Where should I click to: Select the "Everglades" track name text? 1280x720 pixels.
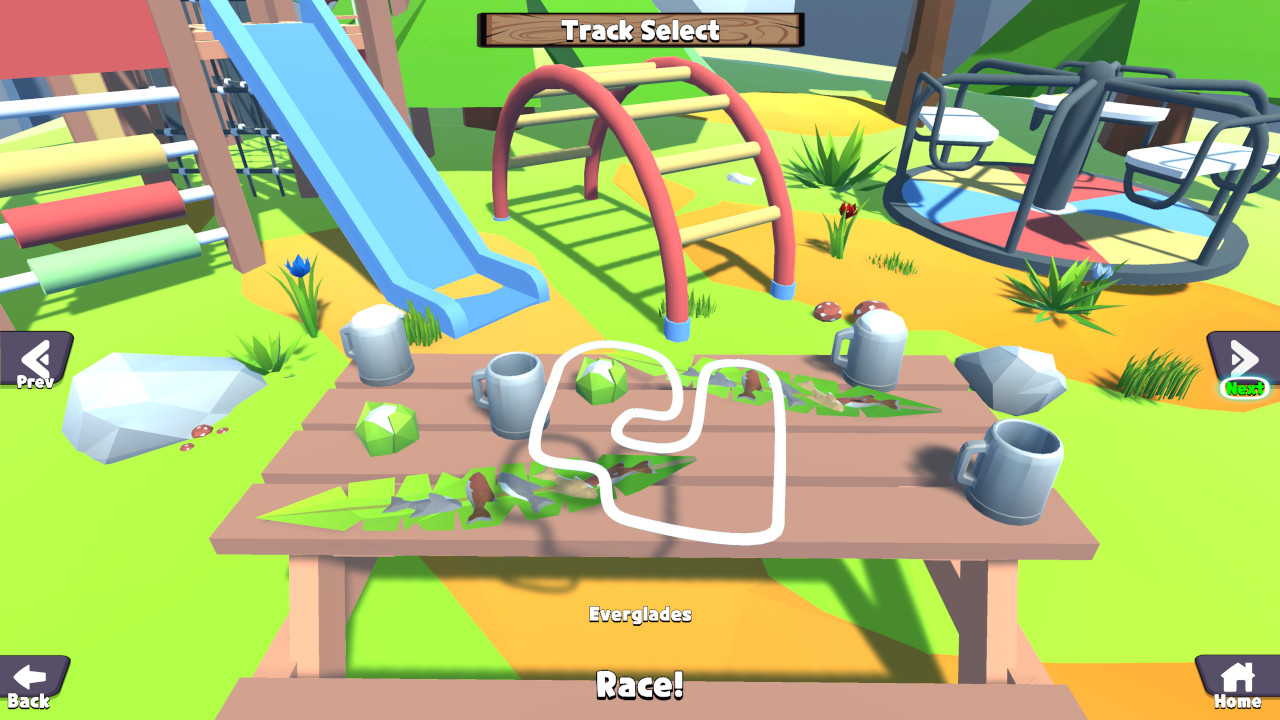click(640, 615)
